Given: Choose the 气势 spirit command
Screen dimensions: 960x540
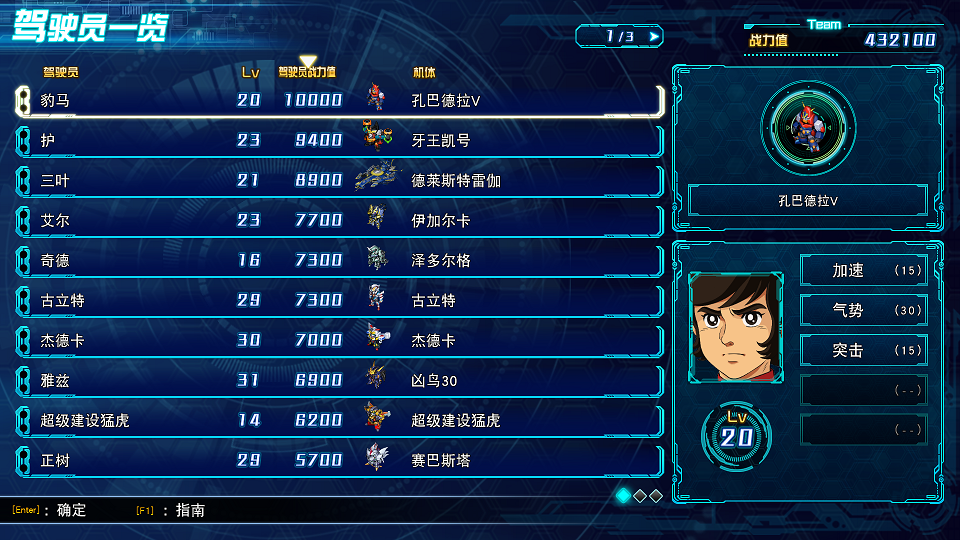Looking at the screenshot, I should coord(864,310).
